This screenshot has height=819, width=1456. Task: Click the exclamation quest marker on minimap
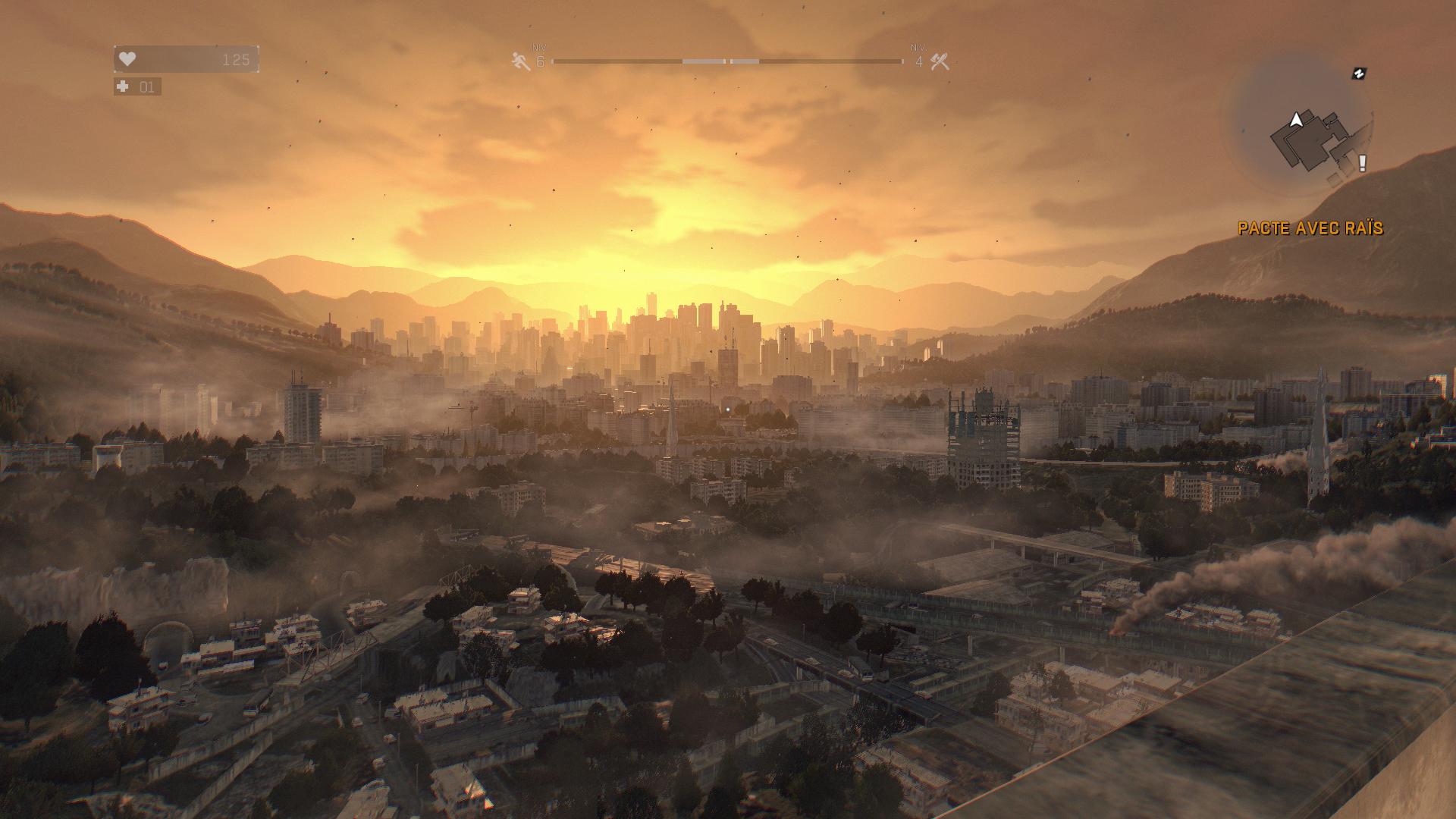(1362, 162)
